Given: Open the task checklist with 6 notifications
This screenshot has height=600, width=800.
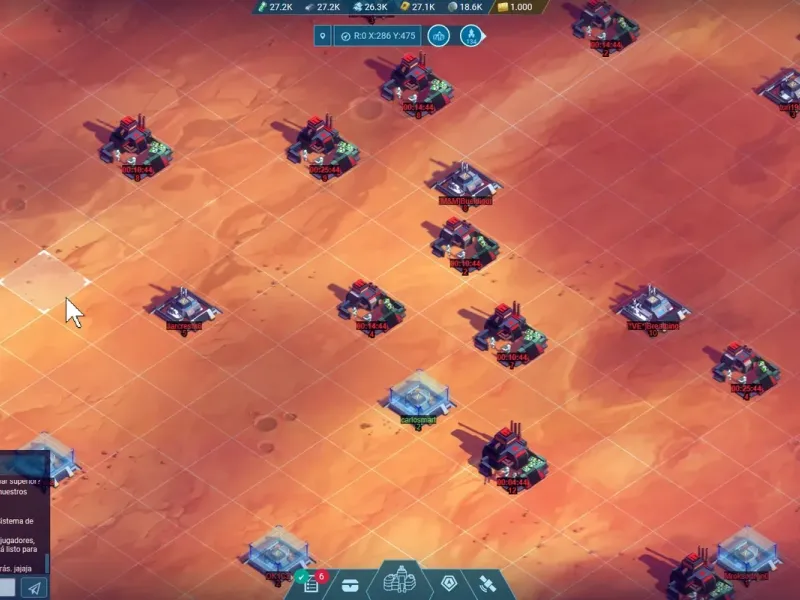Looking at the screenshot, I should 311,583.
